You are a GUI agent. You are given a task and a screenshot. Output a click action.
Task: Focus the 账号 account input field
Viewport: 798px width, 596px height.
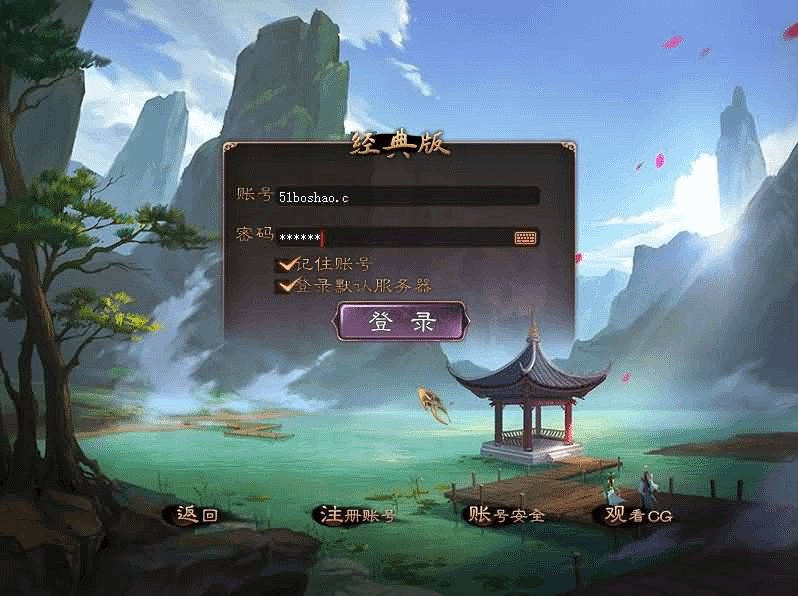point(407,197)
